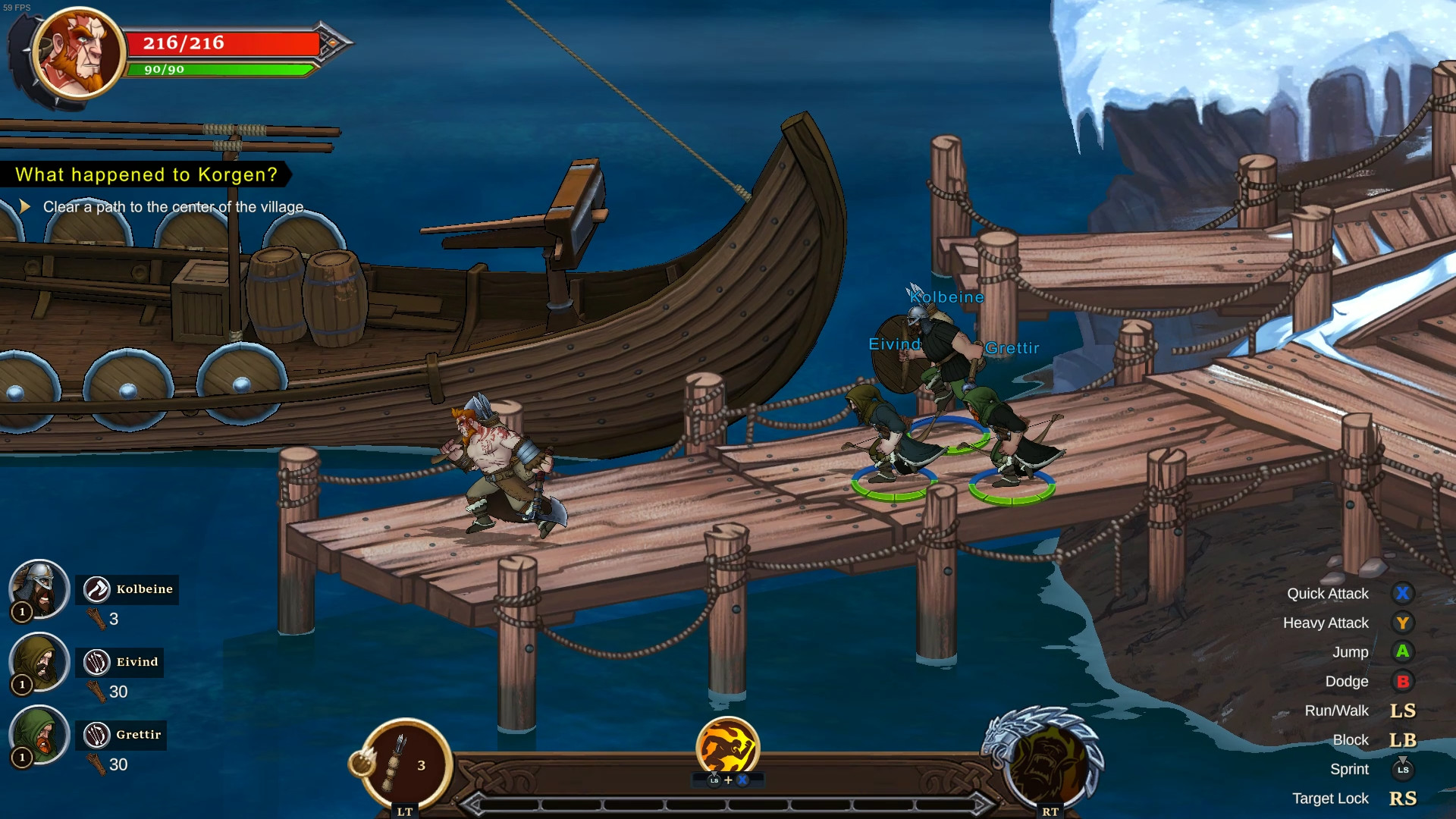1456x819 pixels.
Task: Click the red 216/216 health bar
Action: [220, 43]
